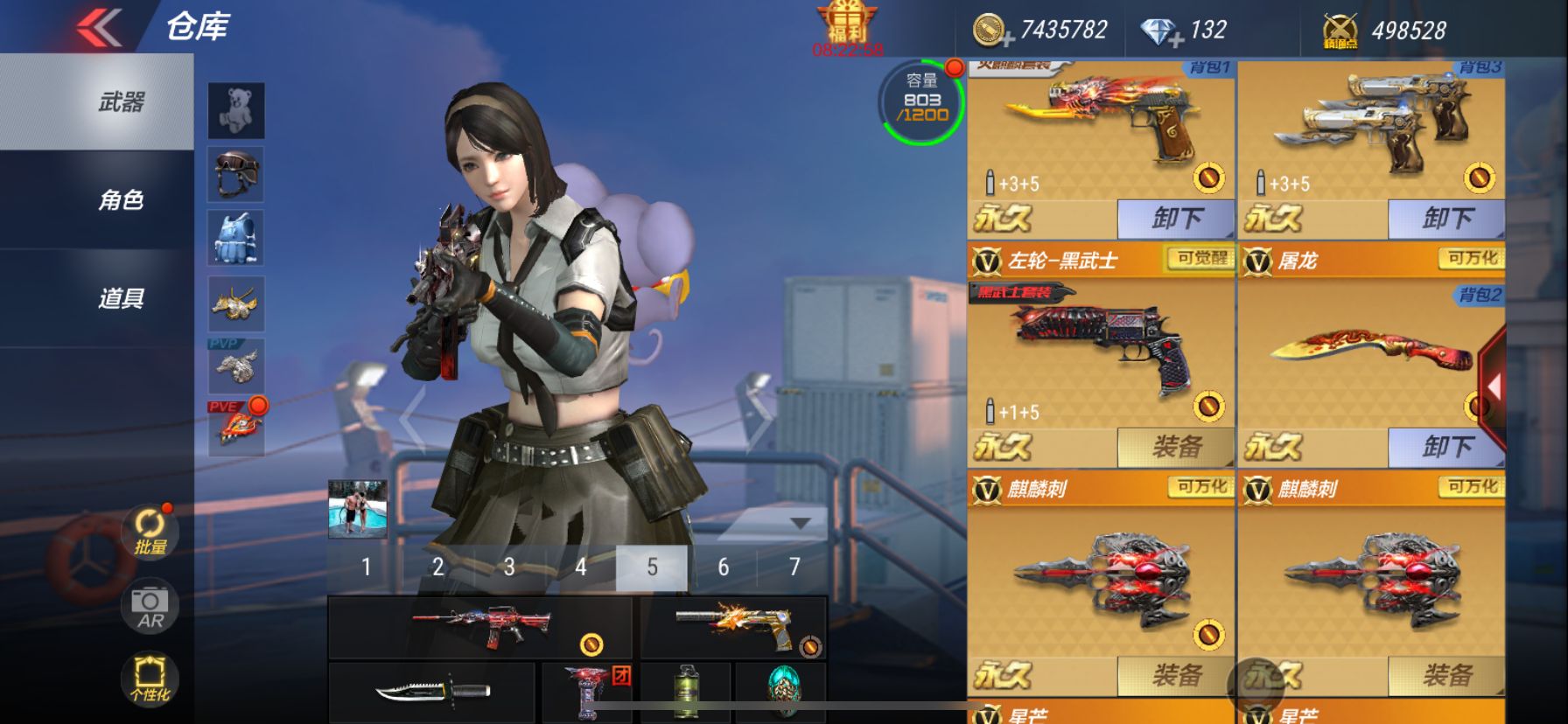Select the AR camera icon

149,606
